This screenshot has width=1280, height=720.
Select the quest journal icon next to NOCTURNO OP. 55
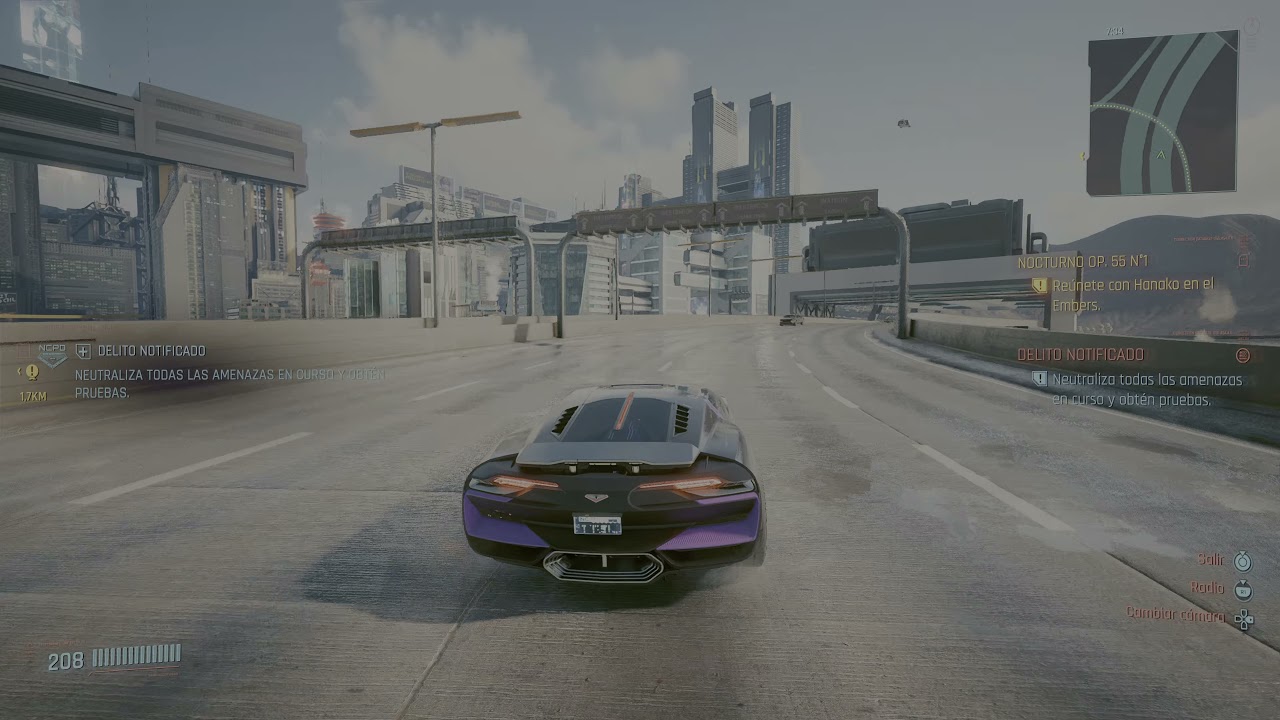coord(1243,262)
